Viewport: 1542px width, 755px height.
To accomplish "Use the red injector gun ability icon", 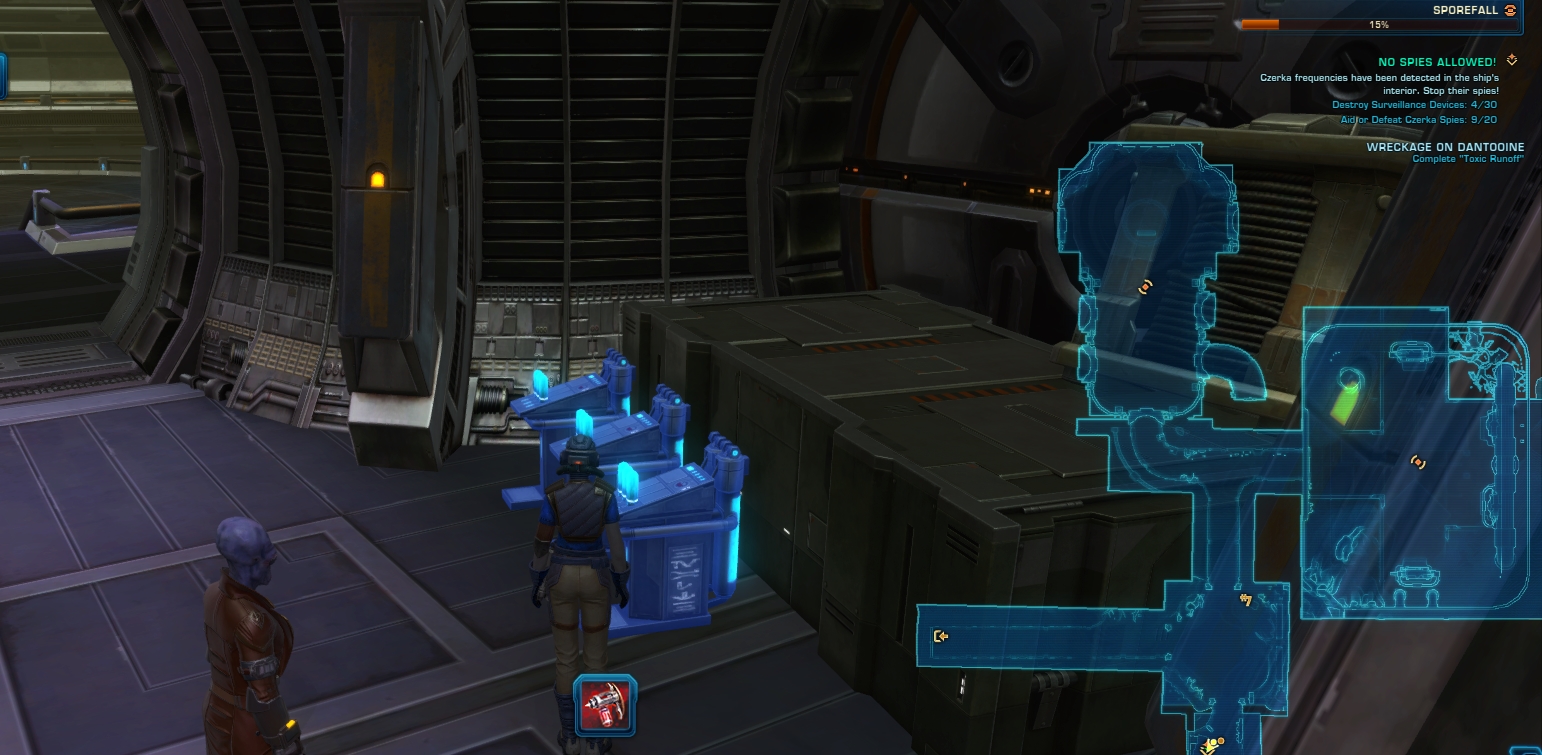I will [x=606, y=704].
